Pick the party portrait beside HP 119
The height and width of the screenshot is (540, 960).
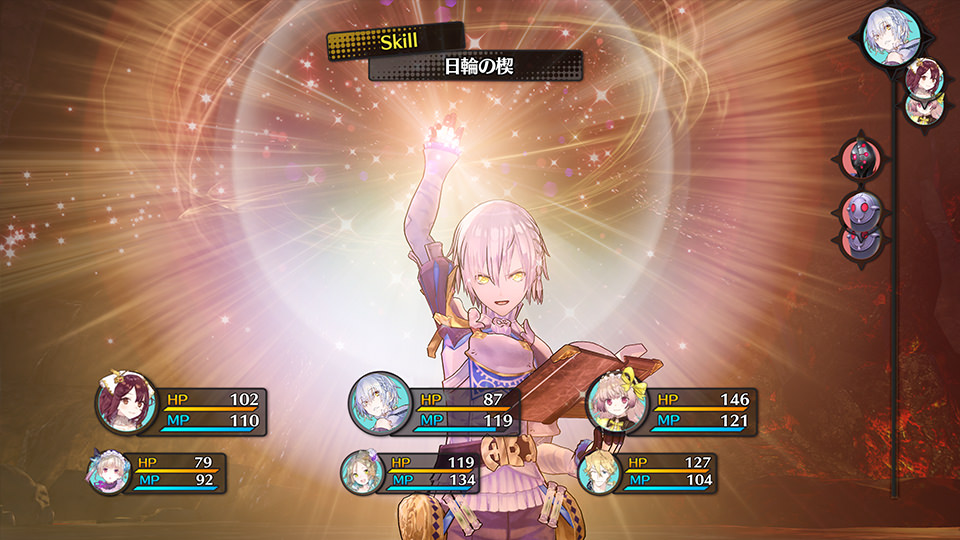pos(363,472)
